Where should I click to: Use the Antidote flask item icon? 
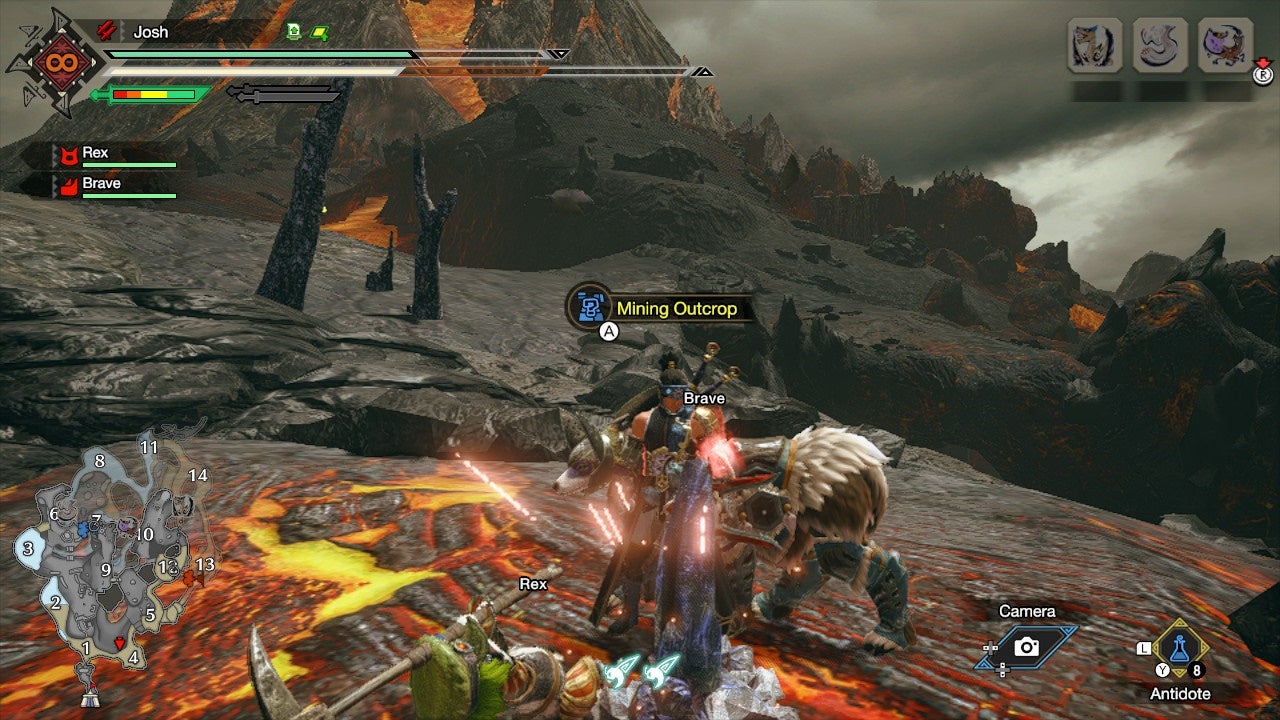click(x=1180, y=648)
